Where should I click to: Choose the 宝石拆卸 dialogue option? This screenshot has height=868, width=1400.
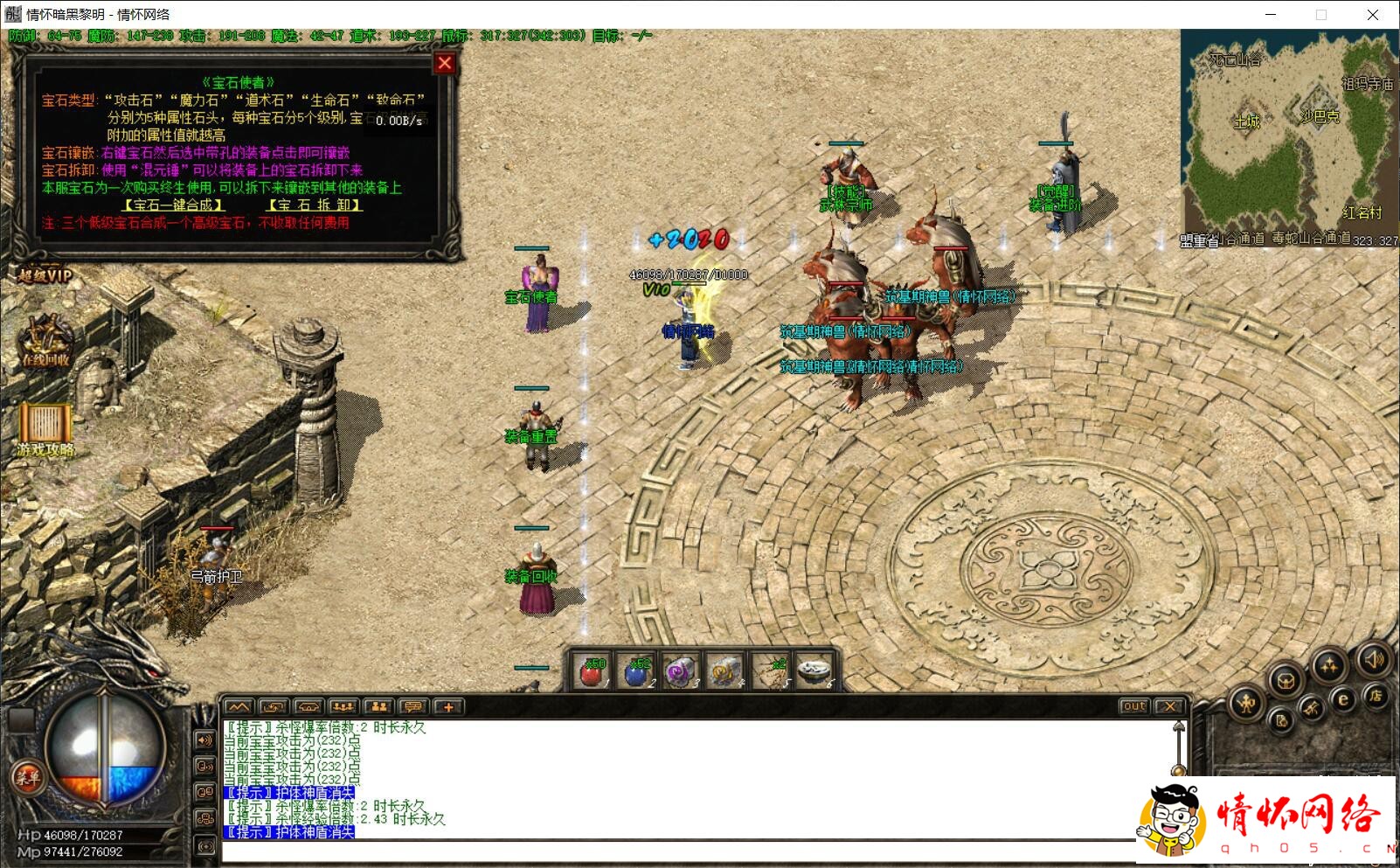point(315,205)
